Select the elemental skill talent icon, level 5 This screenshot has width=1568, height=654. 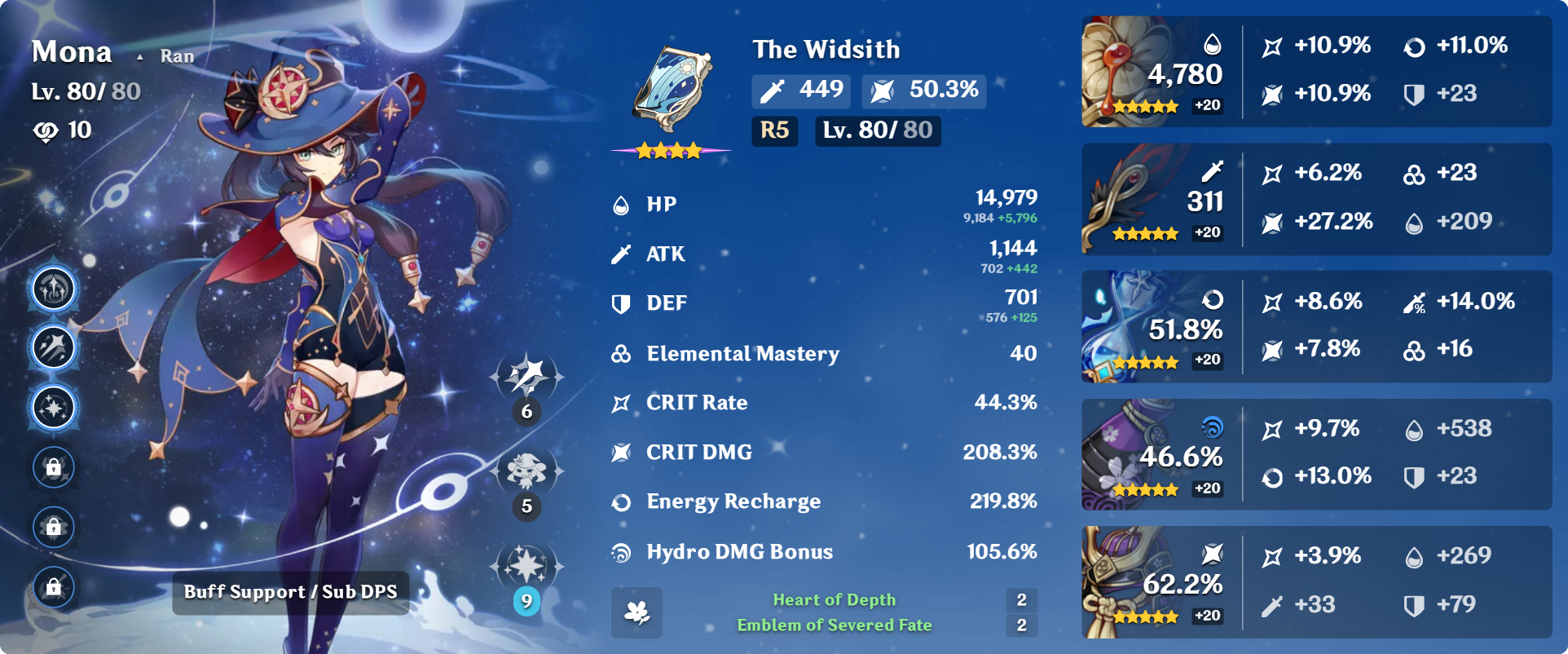tap(526, 472)
